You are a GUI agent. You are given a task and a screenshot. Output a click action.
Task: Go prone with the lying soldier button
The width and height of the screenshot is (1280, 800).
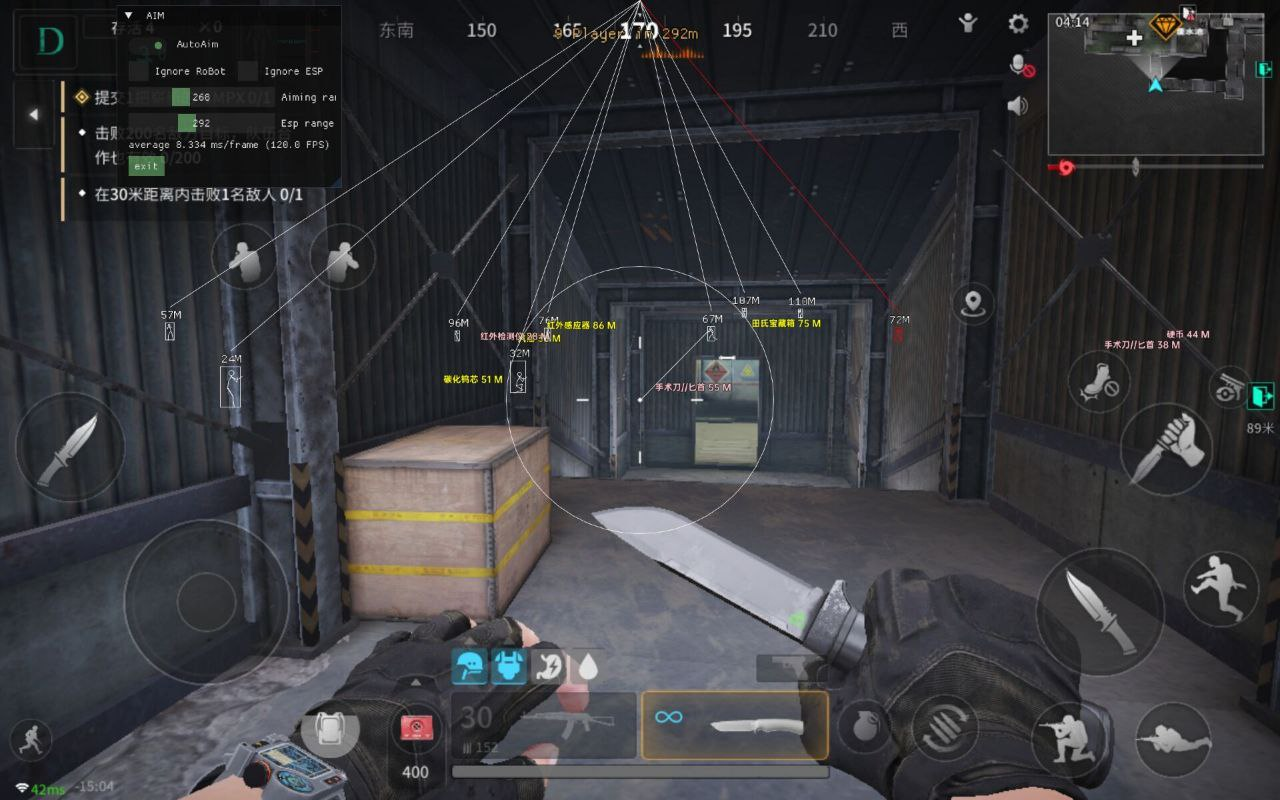[1173, 740]
